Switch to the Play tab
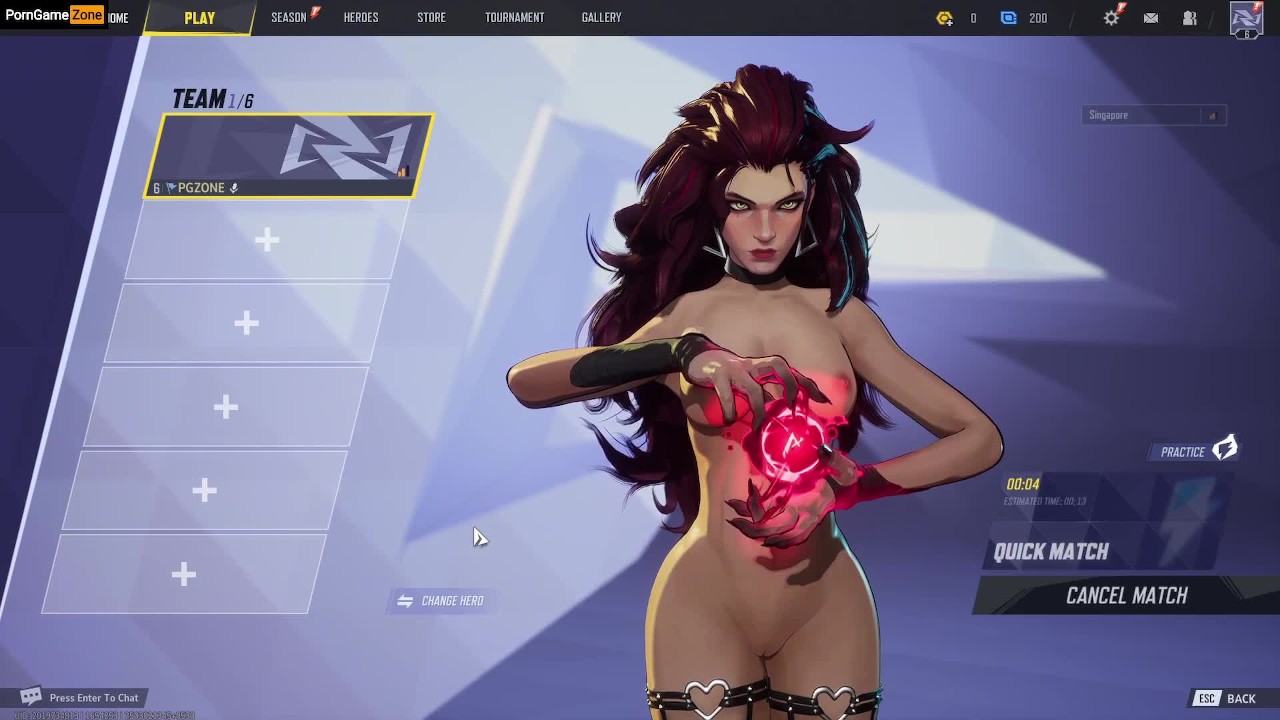Image resolution: width=1280 pixels, height=720 pixels. [x=199, y=18]
